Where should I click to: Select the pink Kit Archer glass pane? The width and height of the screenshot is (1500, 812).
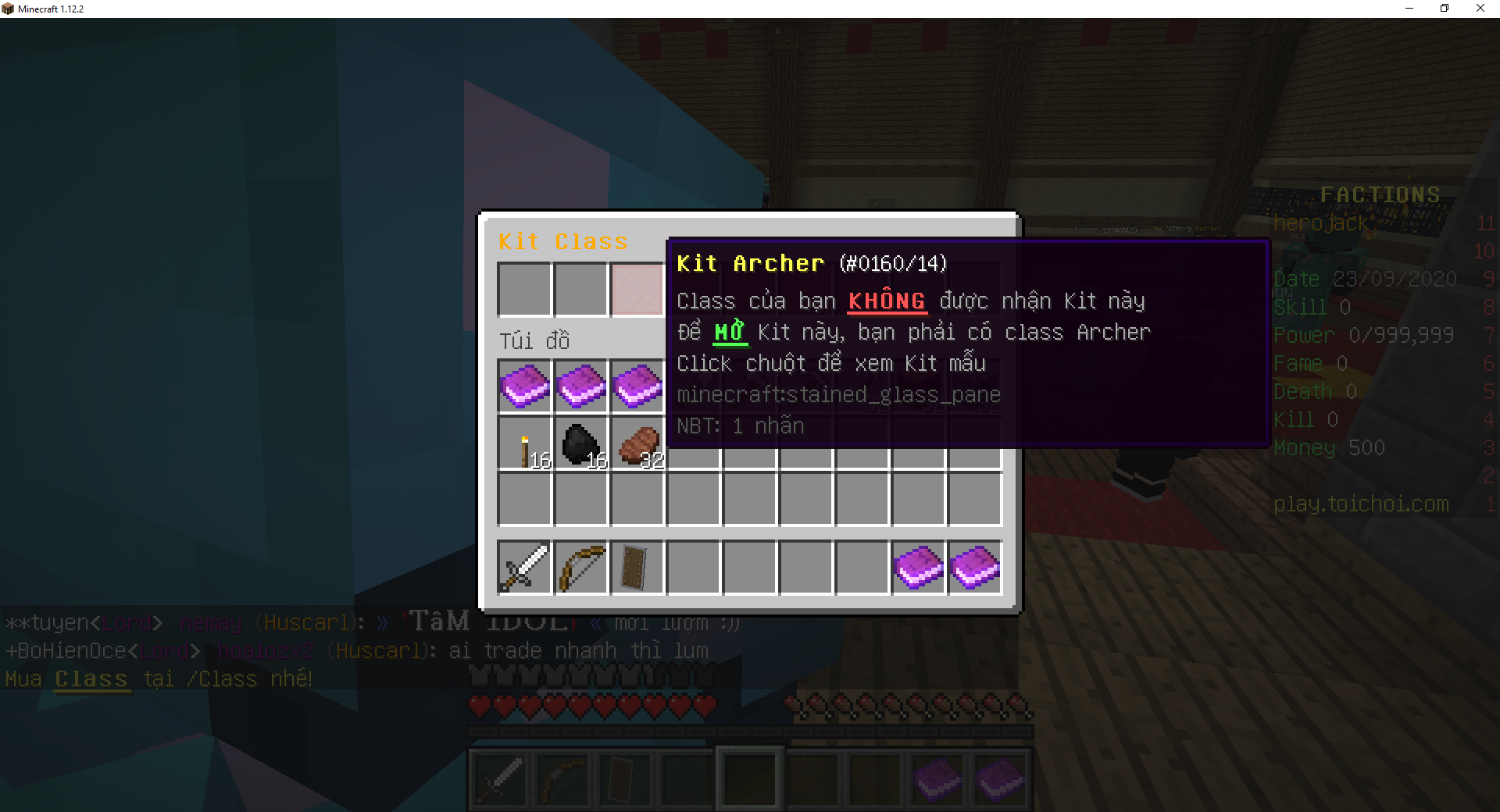coord(637,290)
